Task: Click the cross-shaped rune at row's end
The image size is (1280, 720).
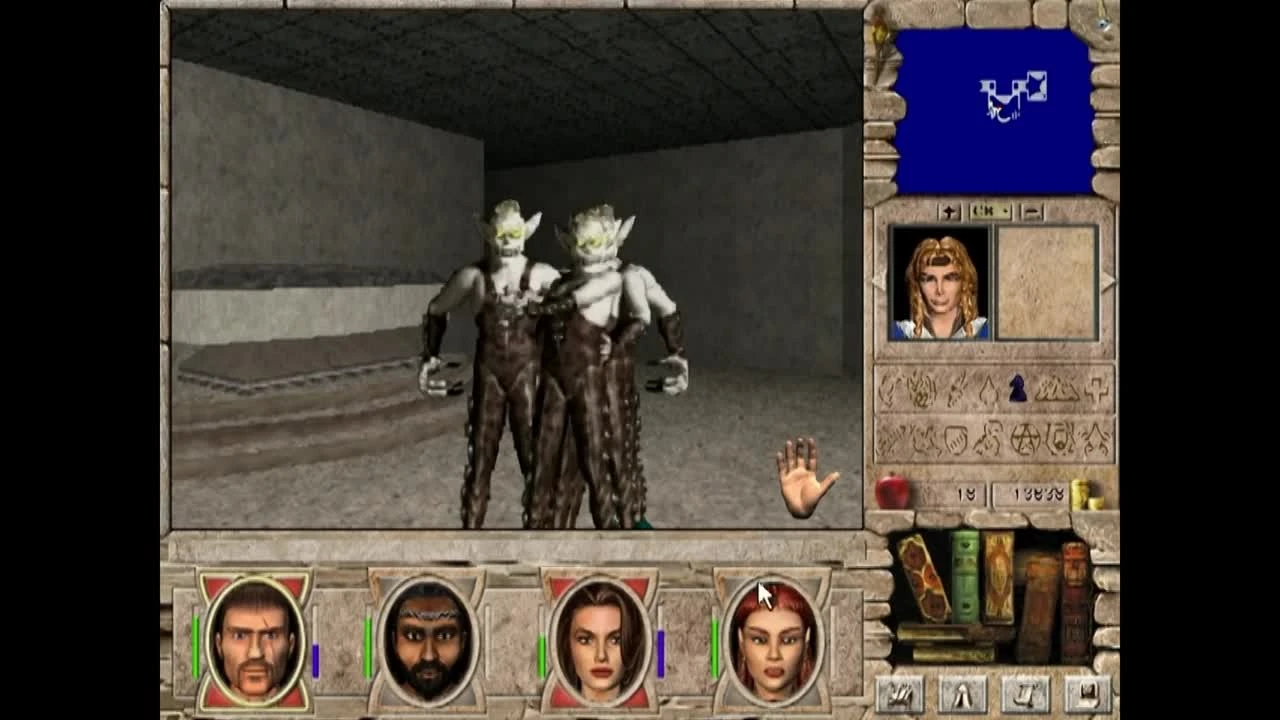Action: point(1098,390)
